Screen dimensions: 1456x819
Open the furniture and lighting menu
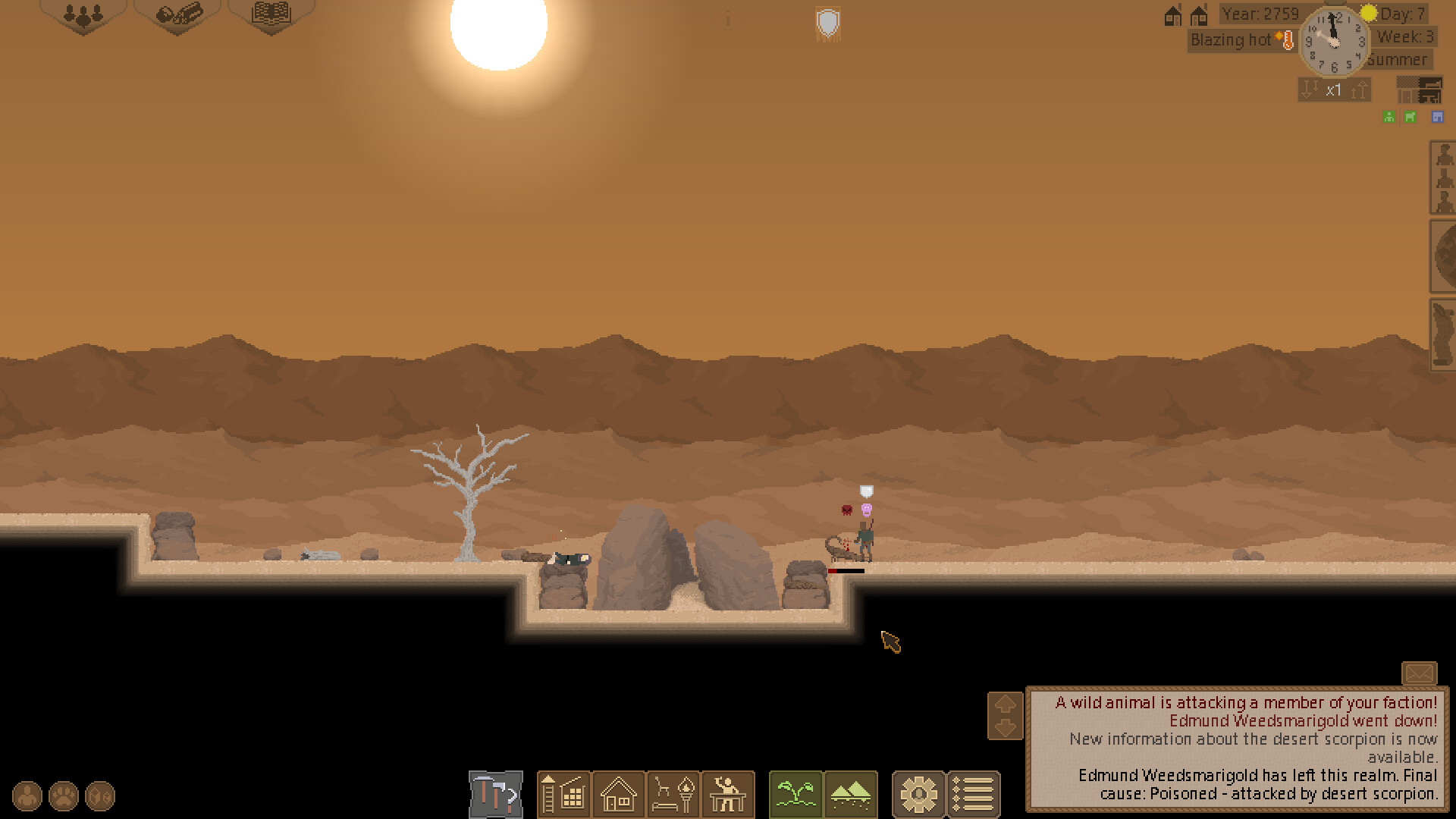(673, 795)
